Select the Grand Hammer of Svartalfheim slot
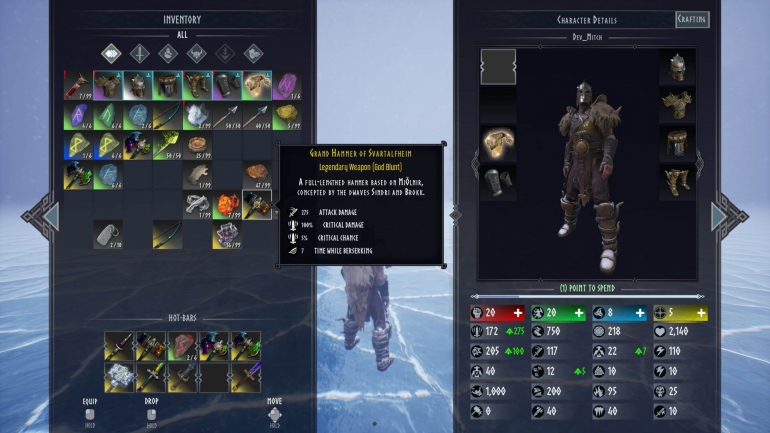The height and width of the screenshot is (433, 770). pyautogui.click(x=257, y=205)
